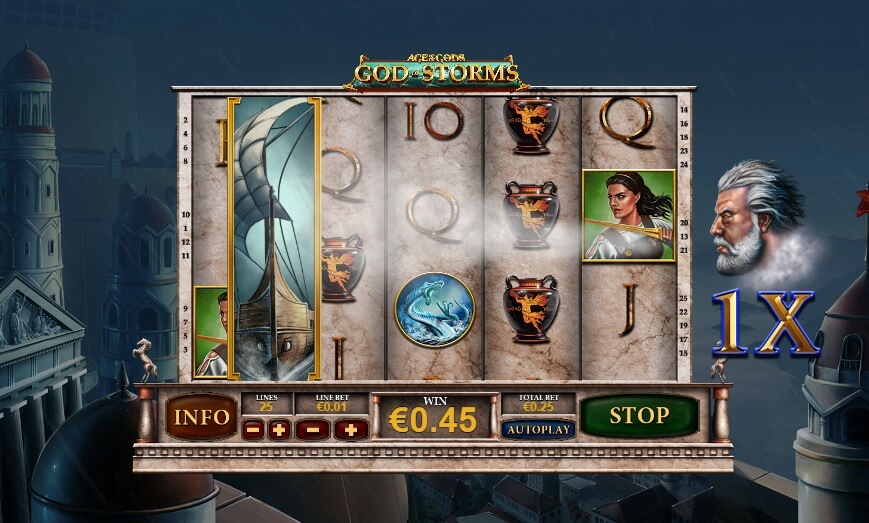Decrease the number of lines
The width and height of the screenshot is (869, 523).
click(x=254, y=429)
